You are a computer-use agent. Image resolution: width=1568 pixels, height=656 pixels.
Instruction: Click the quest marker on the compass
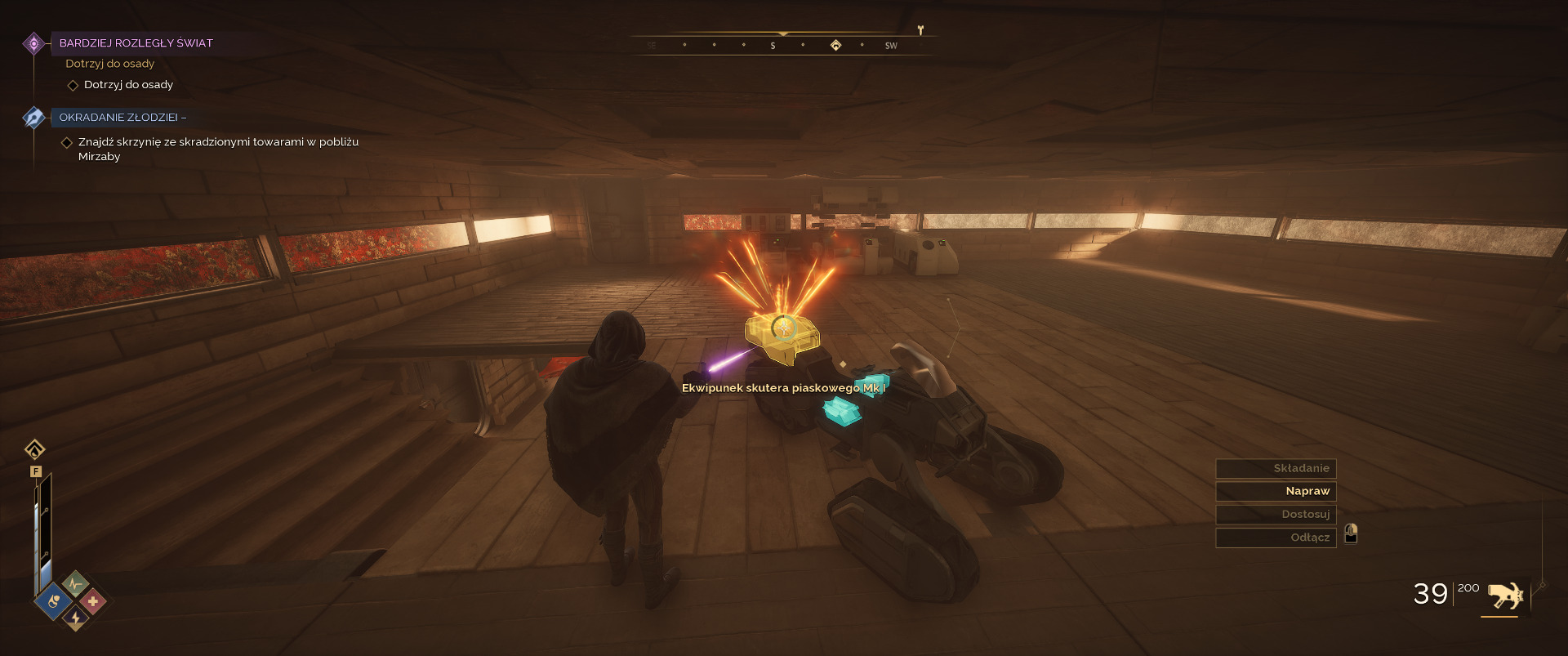pos(835,45)
